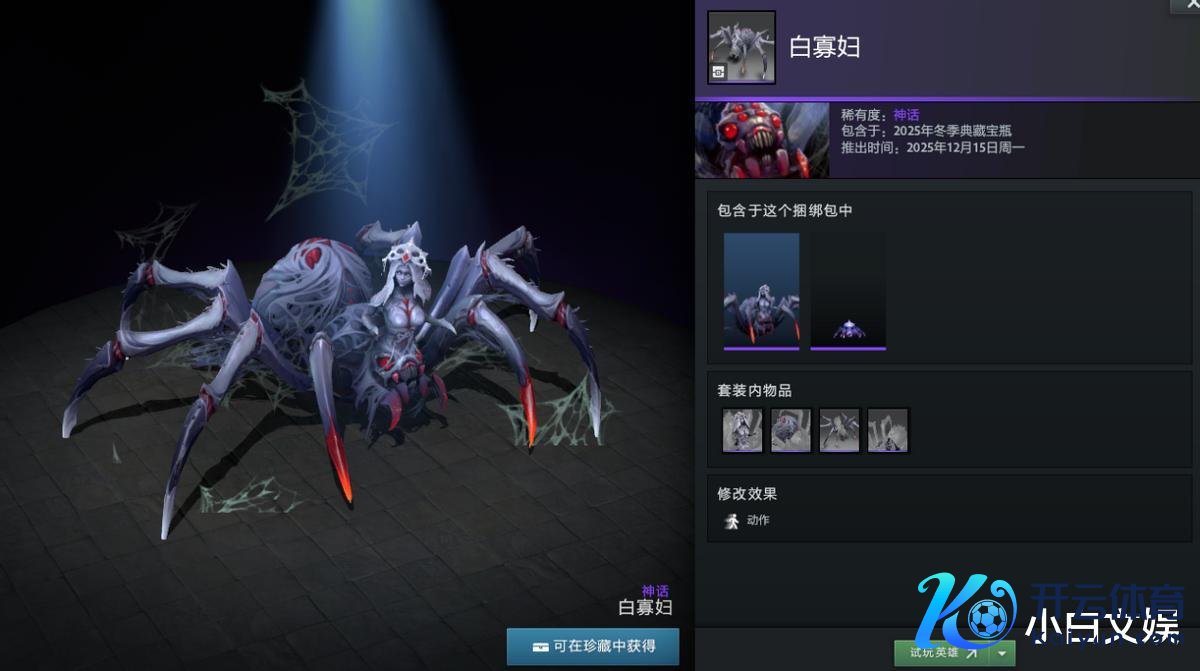The height and width of the screenshot is (671, 1200).
Task: Select the first set item with the female torso
Action: 742,430
